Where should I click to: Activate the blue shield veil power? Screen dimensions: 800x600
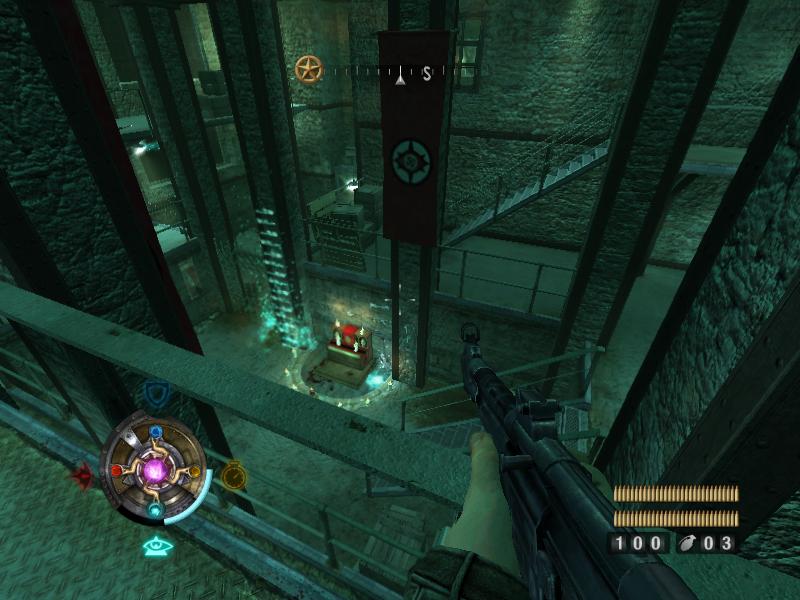(155, 393)
